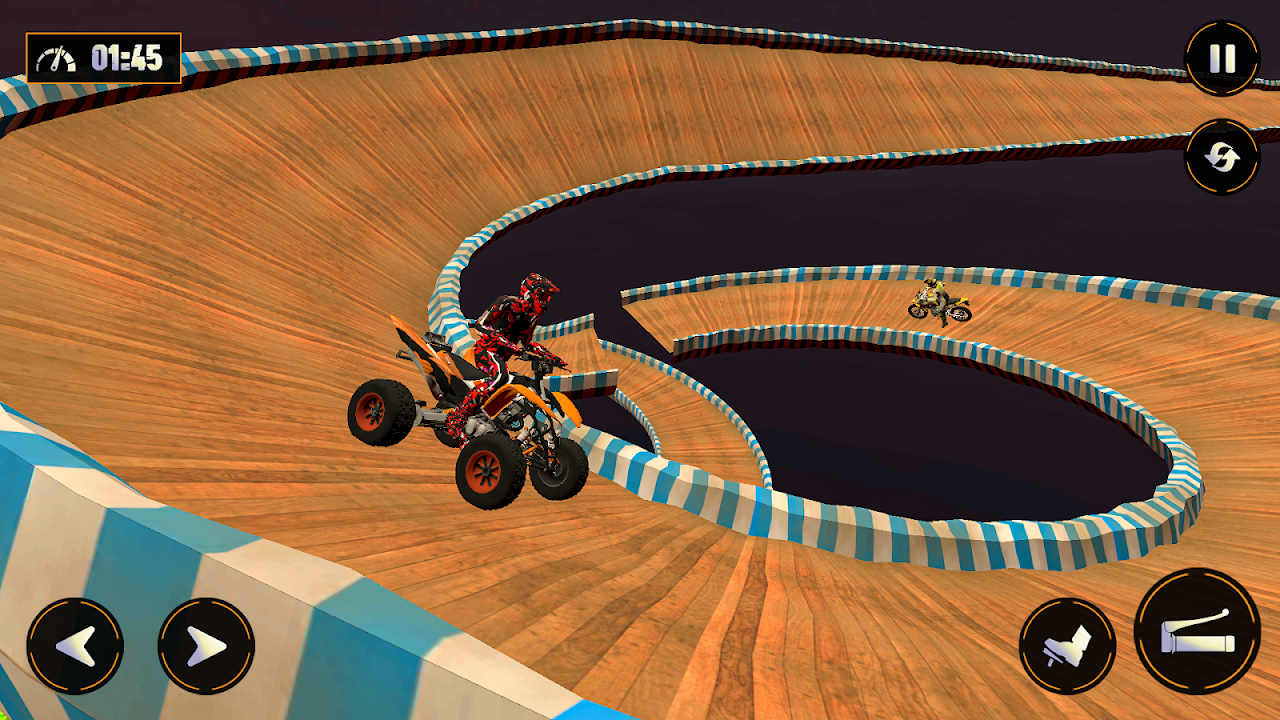
Task: Pause the game
Action: 1222,58
